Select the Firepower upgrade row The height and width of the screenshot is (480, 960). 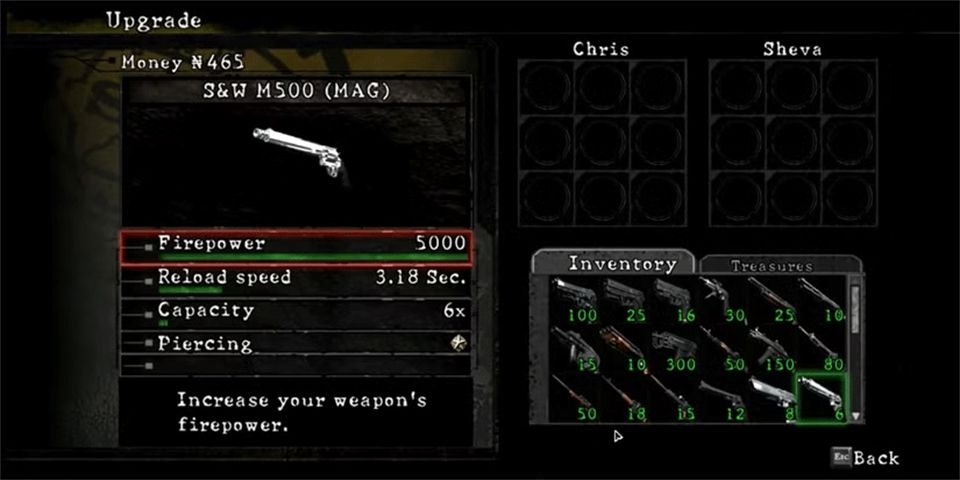pyautogui.click(x=295, y=245)
